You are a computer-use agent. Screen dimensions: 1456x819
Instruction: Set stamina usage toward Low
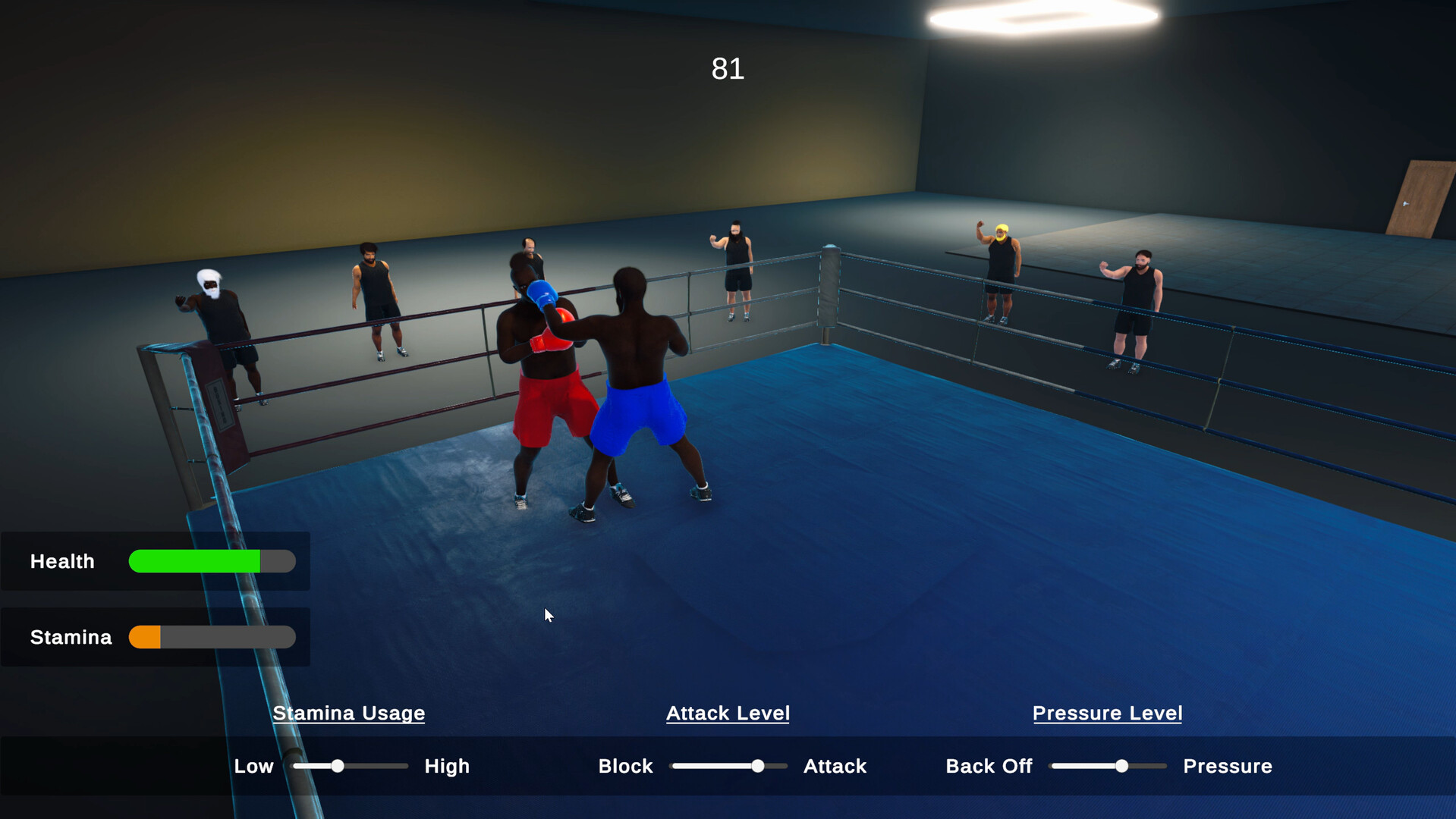click(254, 766)
